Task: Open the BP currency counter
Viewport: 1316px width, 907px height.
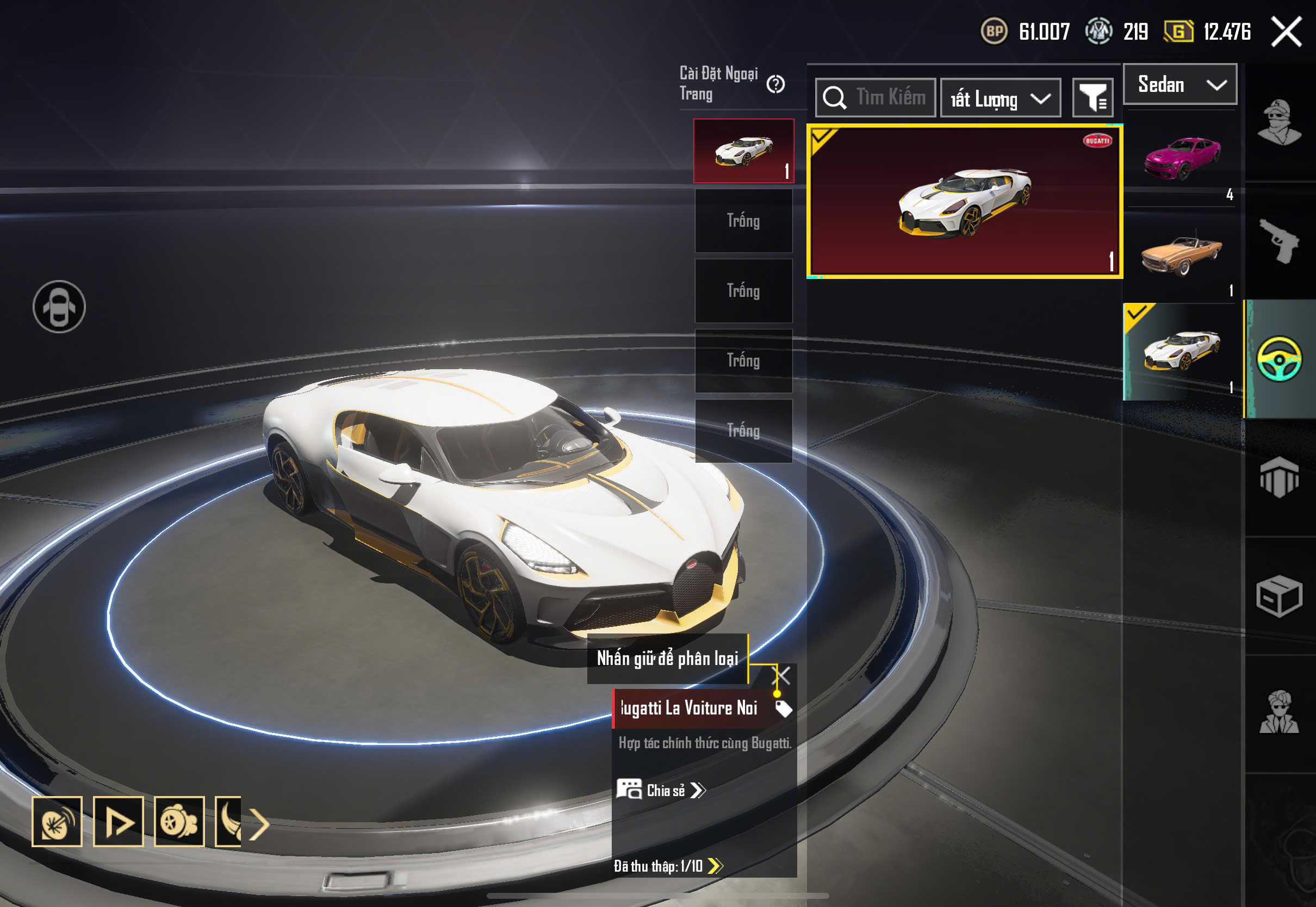Action: point(1025,32)
